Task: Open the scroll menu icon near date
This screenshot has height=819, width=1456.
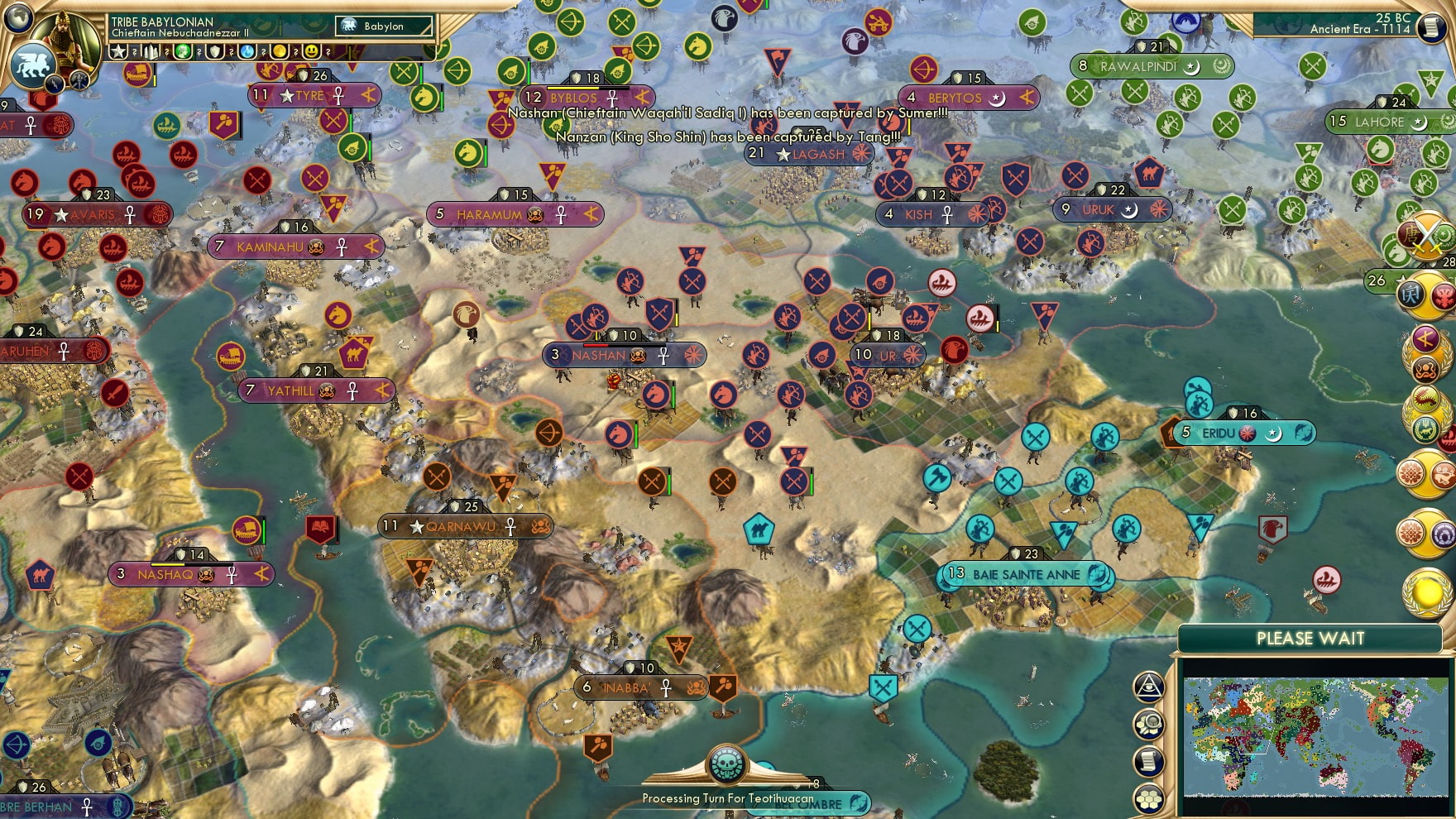Action: 1431,26
